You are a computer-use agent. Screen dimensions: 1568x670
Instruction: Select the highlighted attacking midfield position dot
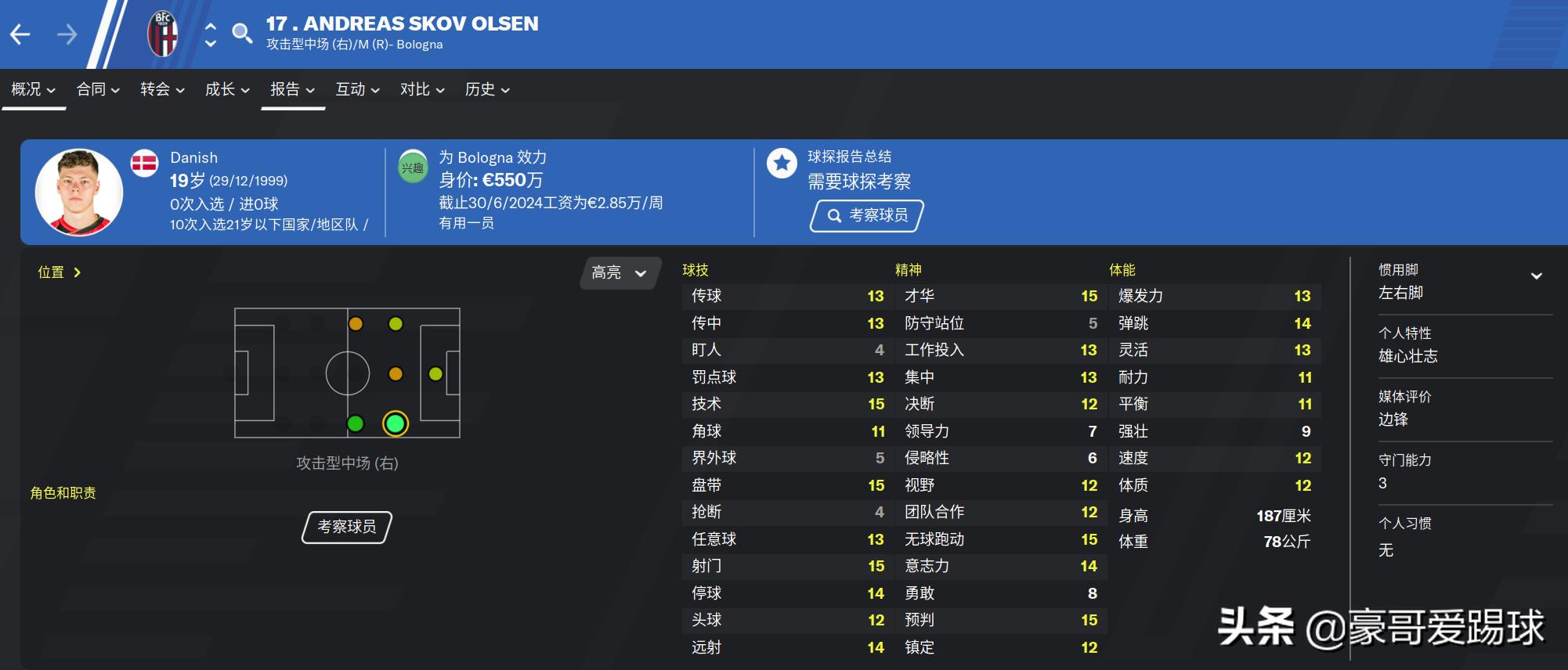click(395, 425)
